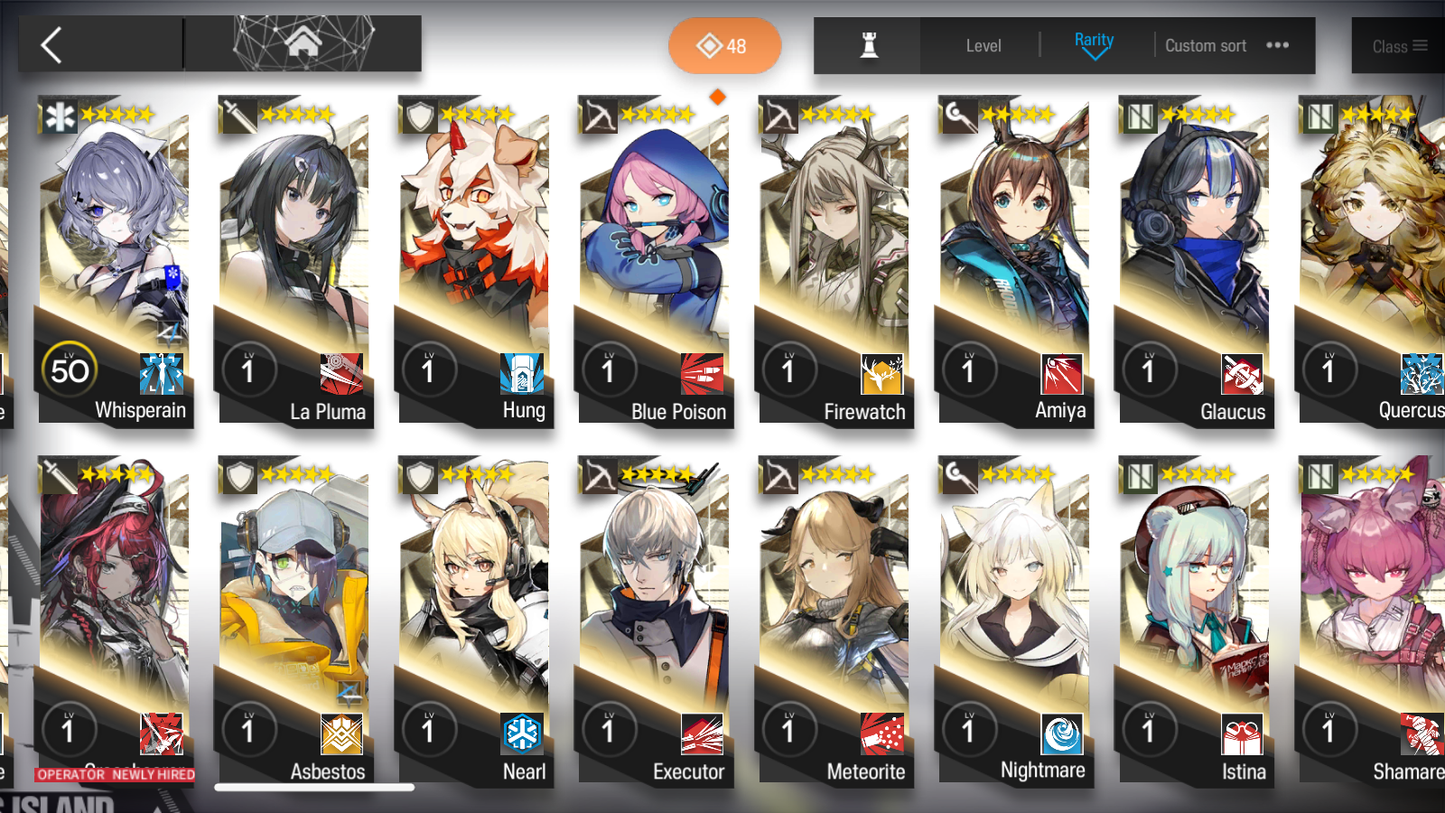Choose the Glaucus operator card
1445x813 pixels.
click(1194, 260)
